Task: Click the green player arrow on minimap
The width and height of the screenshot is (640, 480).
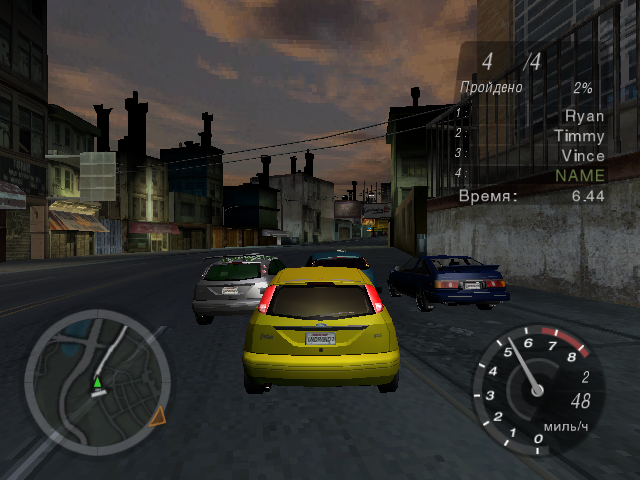Action: pyautogui.click(x=97, y=382)
